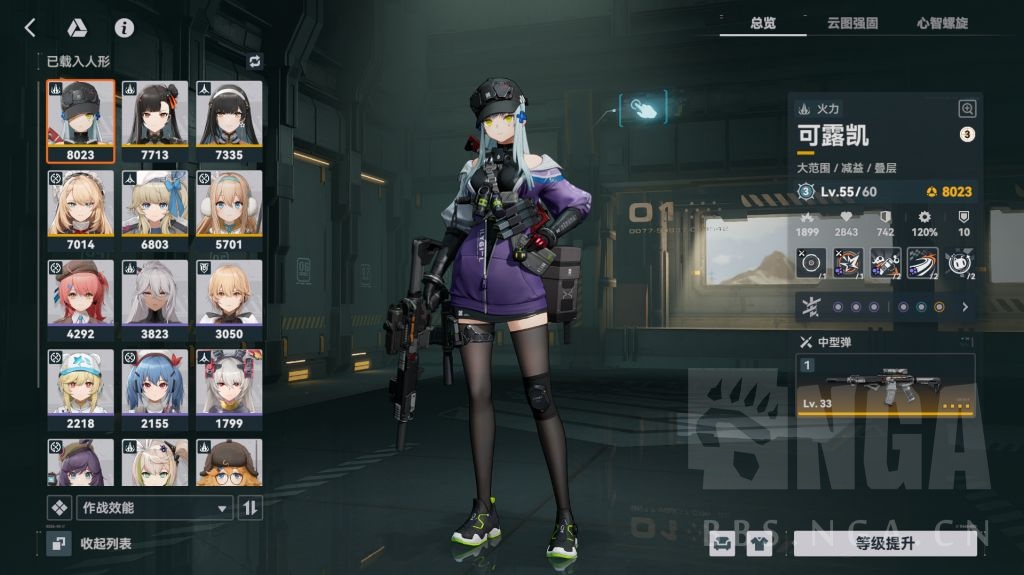This screenshot has width=1024, height=575.
Task: Switch to the 云图强固 tab
Action: 852,23
